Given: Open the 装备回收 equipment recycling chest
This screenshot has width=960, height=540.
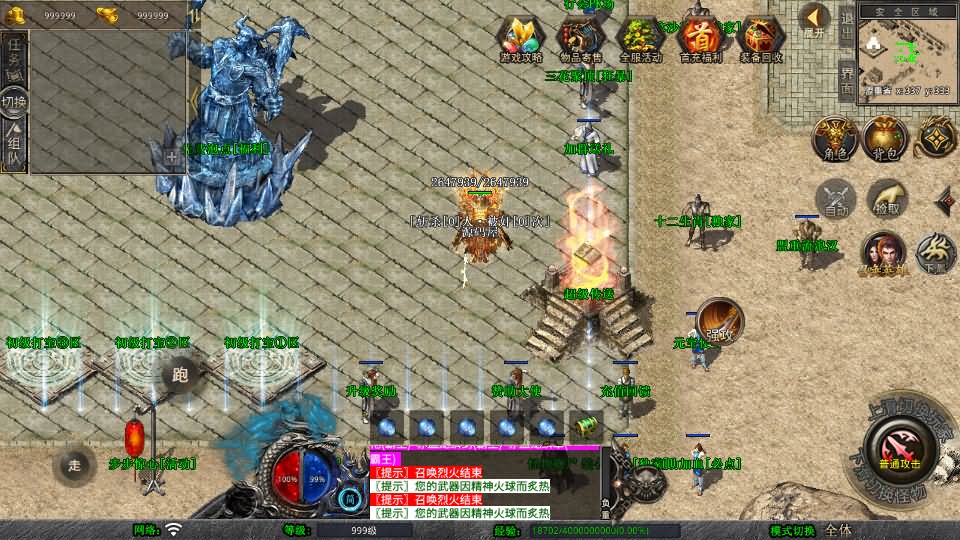Looking at the screenshot, I should pyautogui.click(x=761, y=39).
